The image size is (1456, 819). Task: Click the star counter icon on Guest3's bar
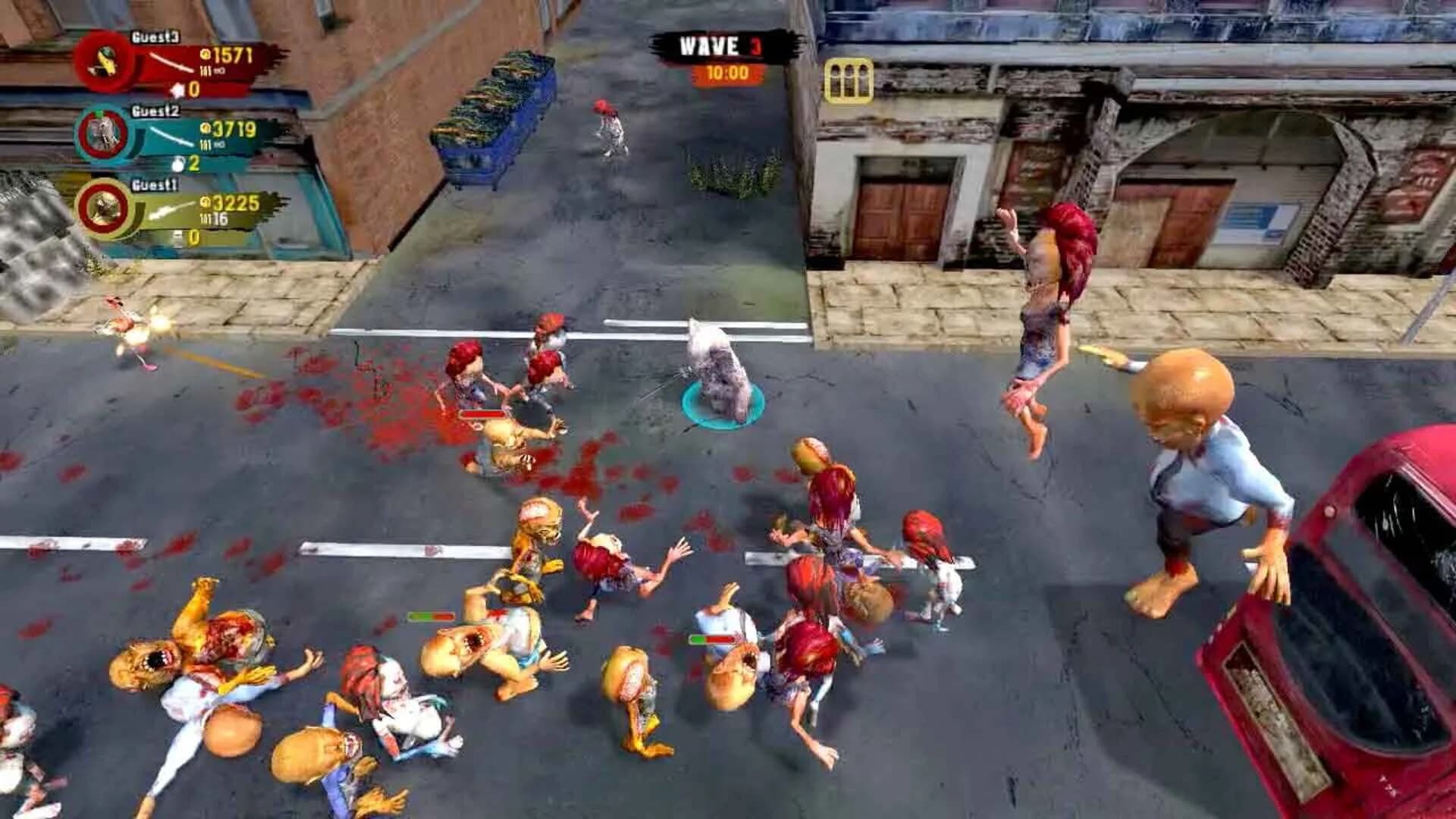tap(178, 89)
